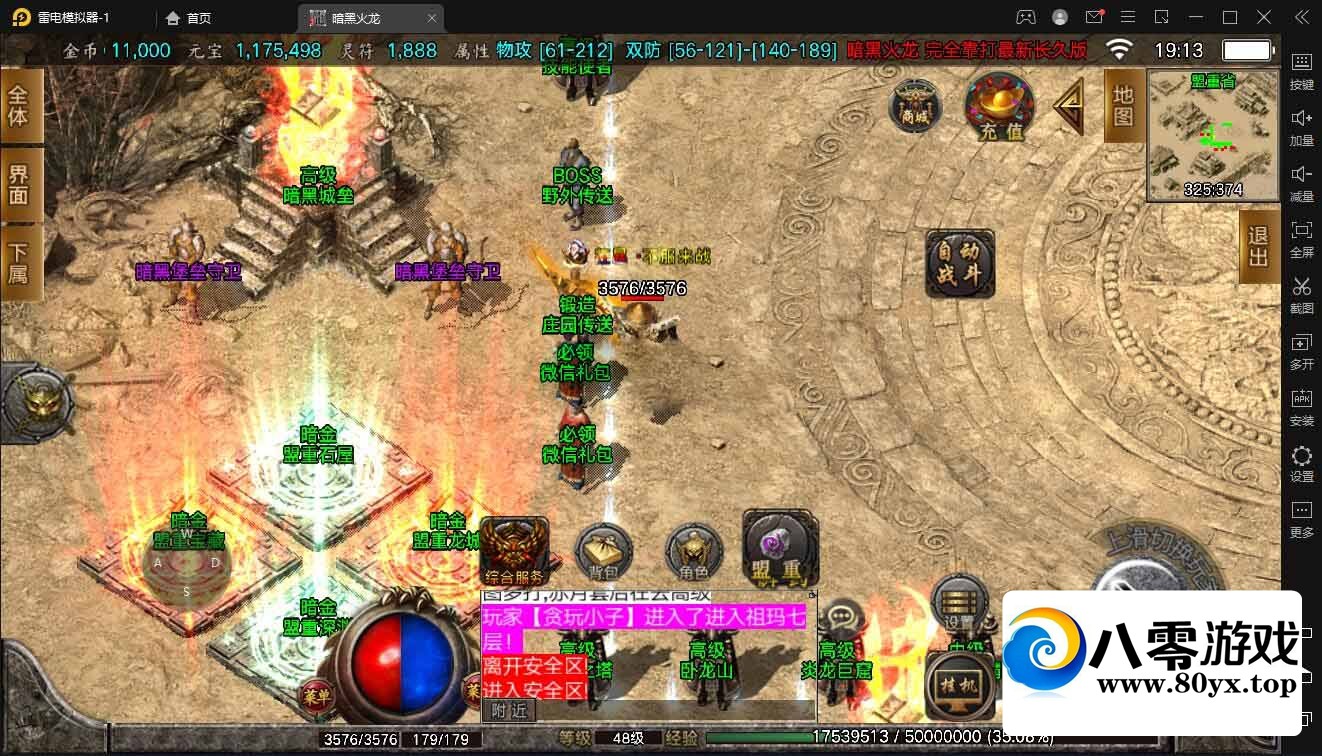This screenshot has height=756, width=1322.
Task: Select the 界面 tab
Action: 19,184
